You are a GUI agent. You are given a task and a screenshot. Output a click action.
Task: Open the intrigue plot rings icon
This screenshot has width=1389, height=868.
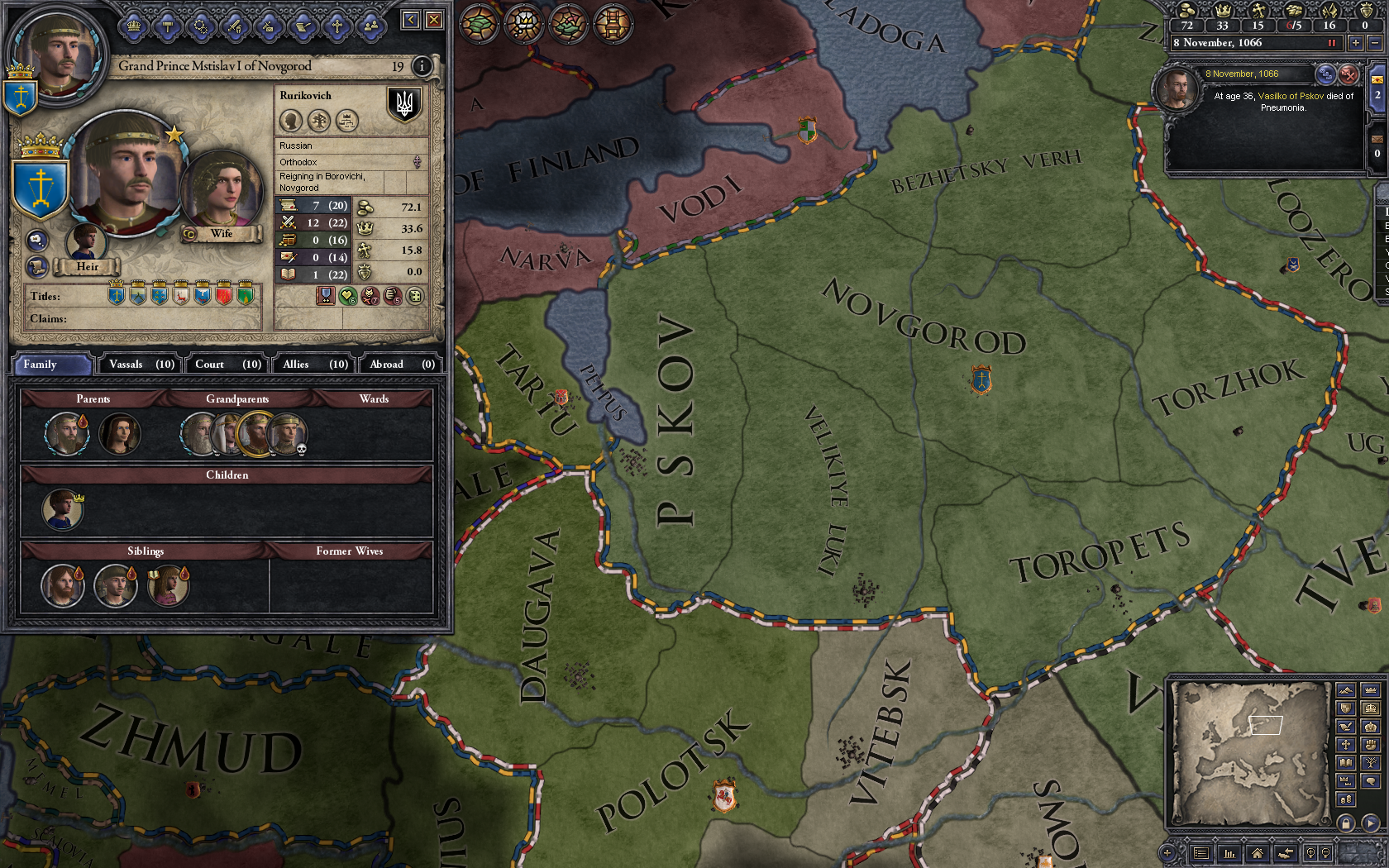coord(201,26)
